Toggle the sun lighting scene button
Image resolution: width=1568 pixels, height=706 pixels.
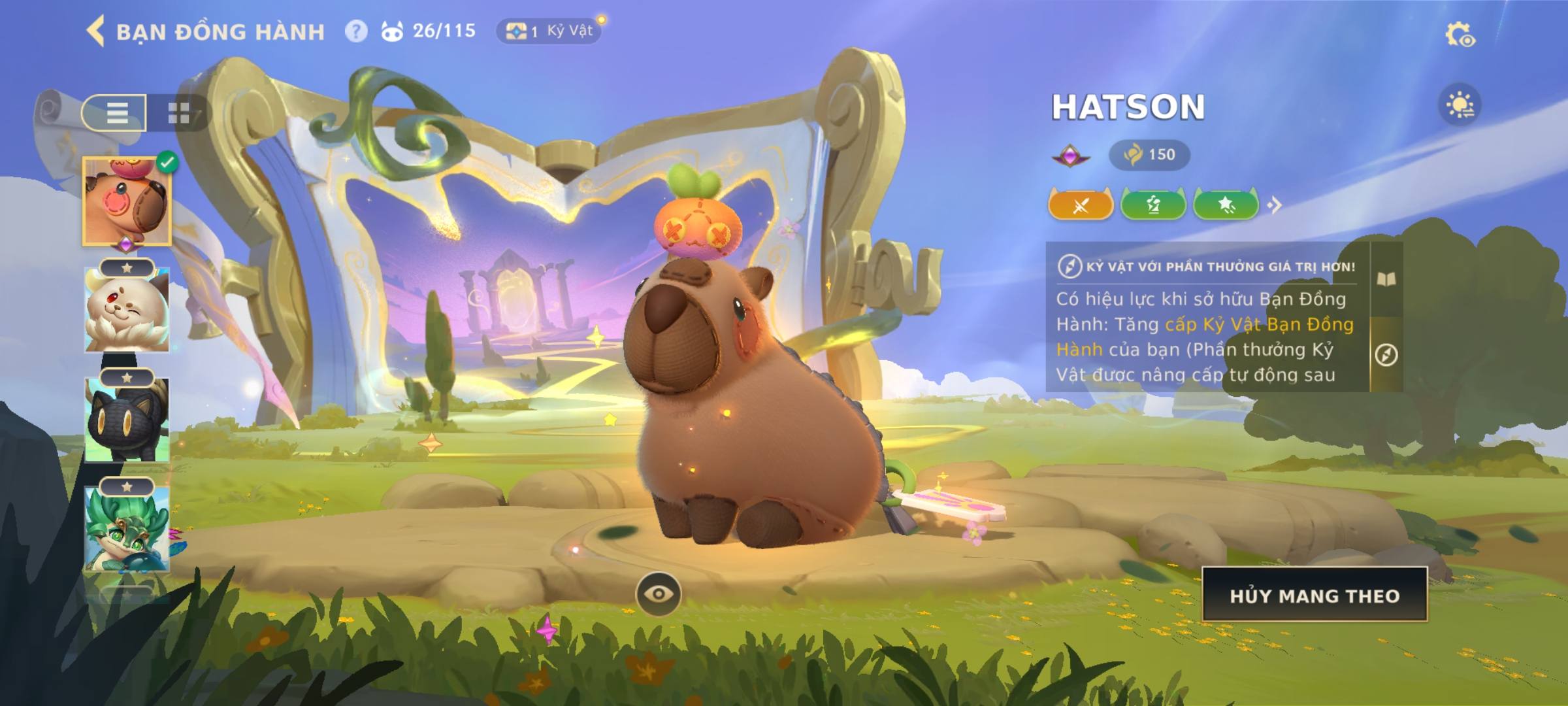coord(1460,105)
